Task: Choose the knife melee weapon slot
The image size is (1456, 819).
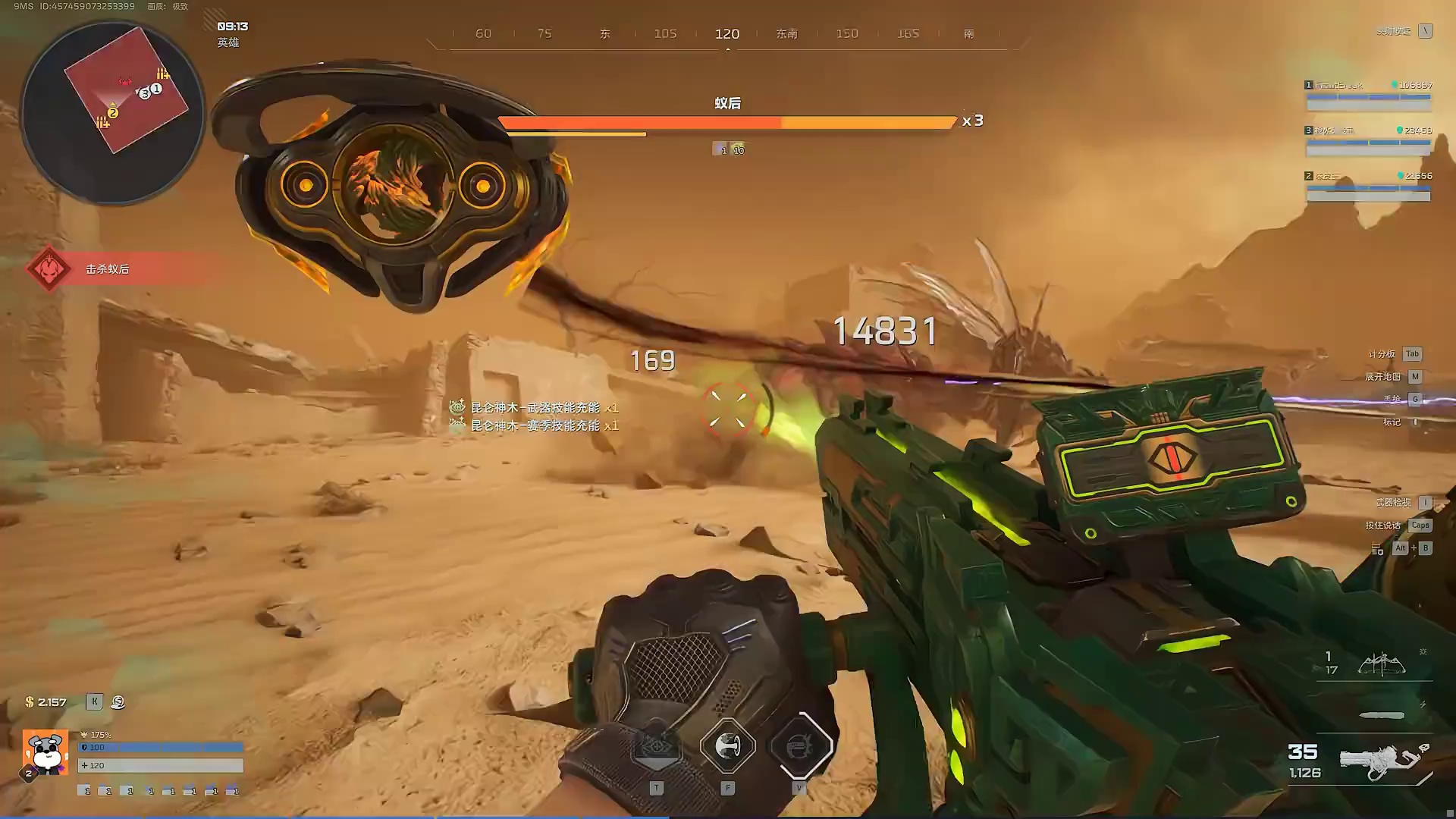Action: 1382,715
